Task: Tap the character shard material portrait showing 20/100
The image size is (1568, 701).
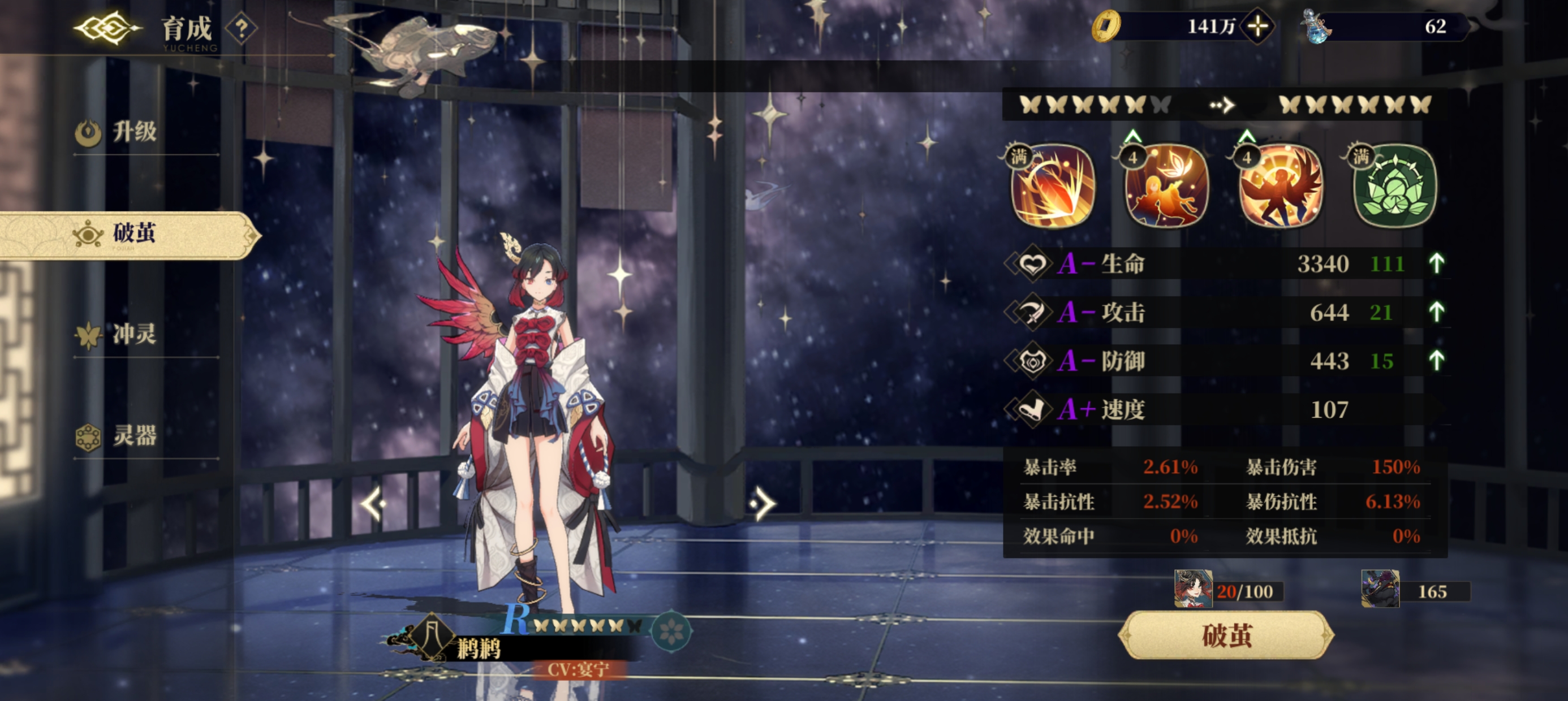Action: 1193,589
